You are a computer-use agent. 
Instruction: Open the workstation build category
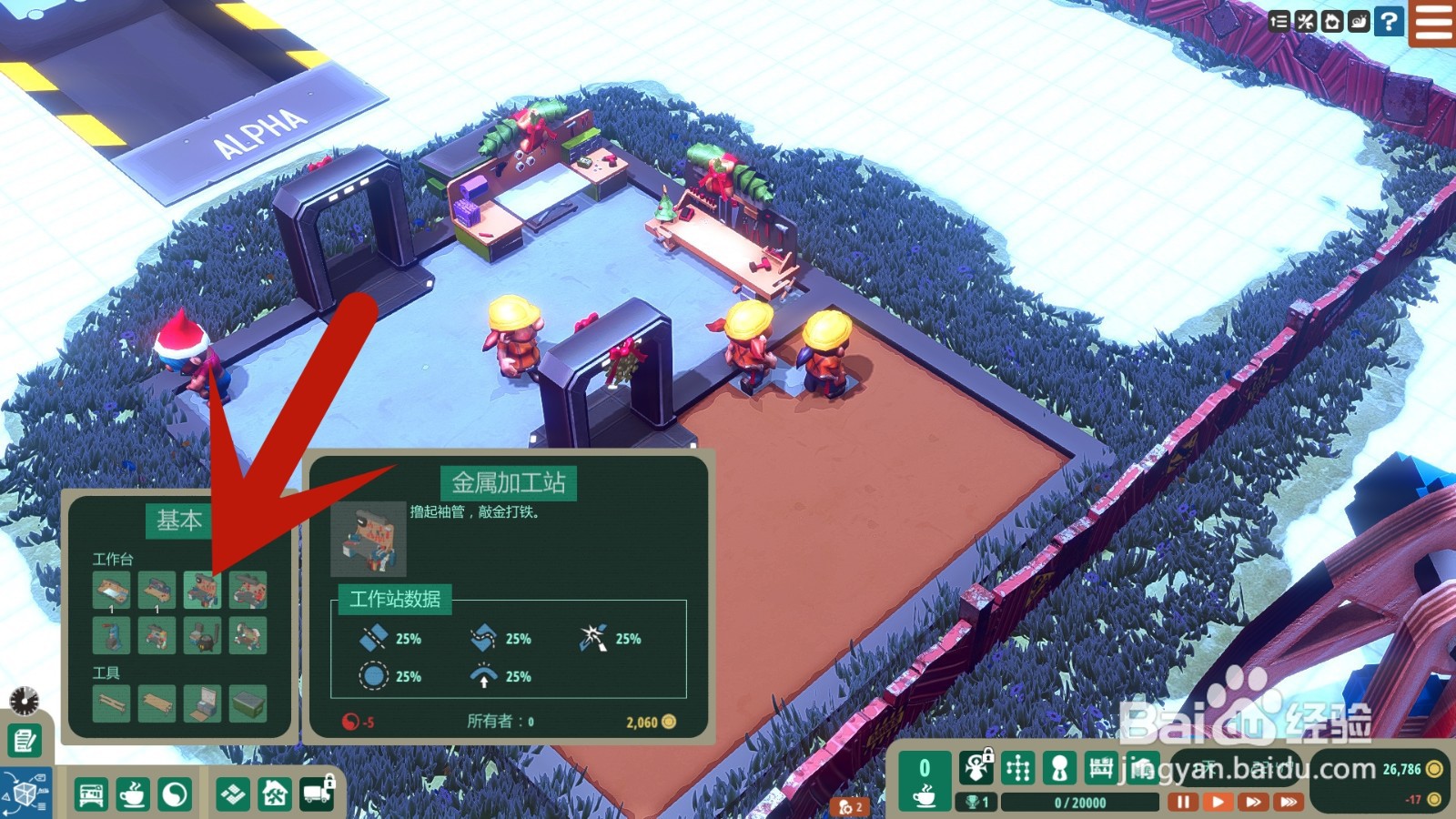[x=91, y=795]
